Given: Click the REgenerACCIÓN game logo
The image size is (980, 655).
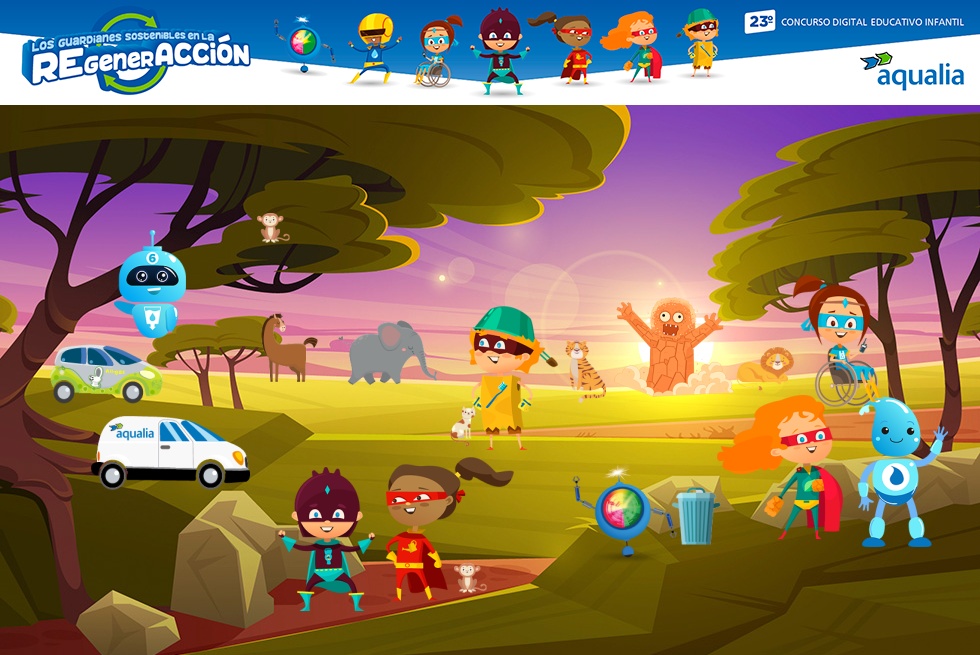Looking at the screenshot, I should point(138,53).
